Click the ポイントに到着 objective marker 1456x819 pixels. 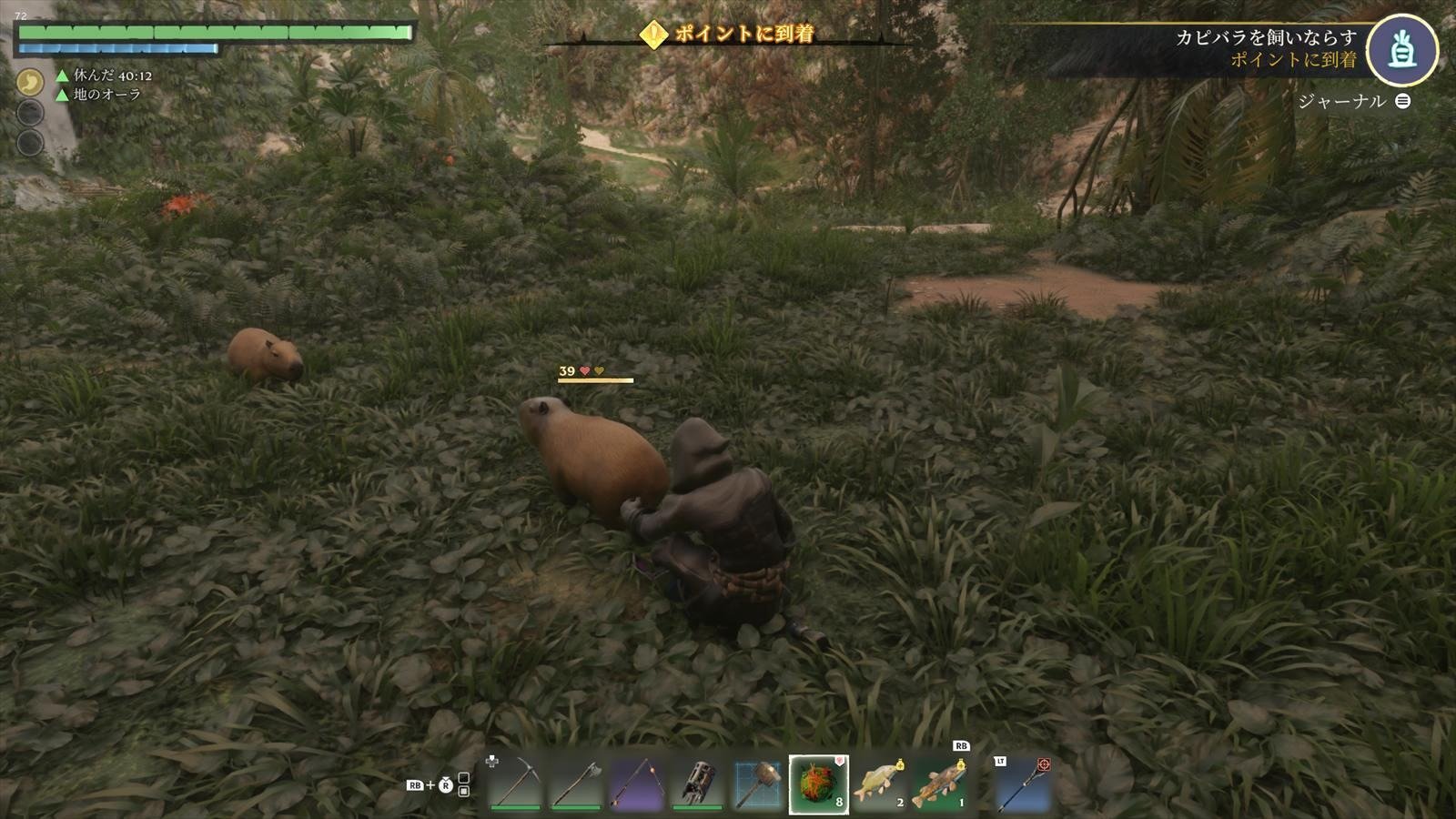pos(728,35)
